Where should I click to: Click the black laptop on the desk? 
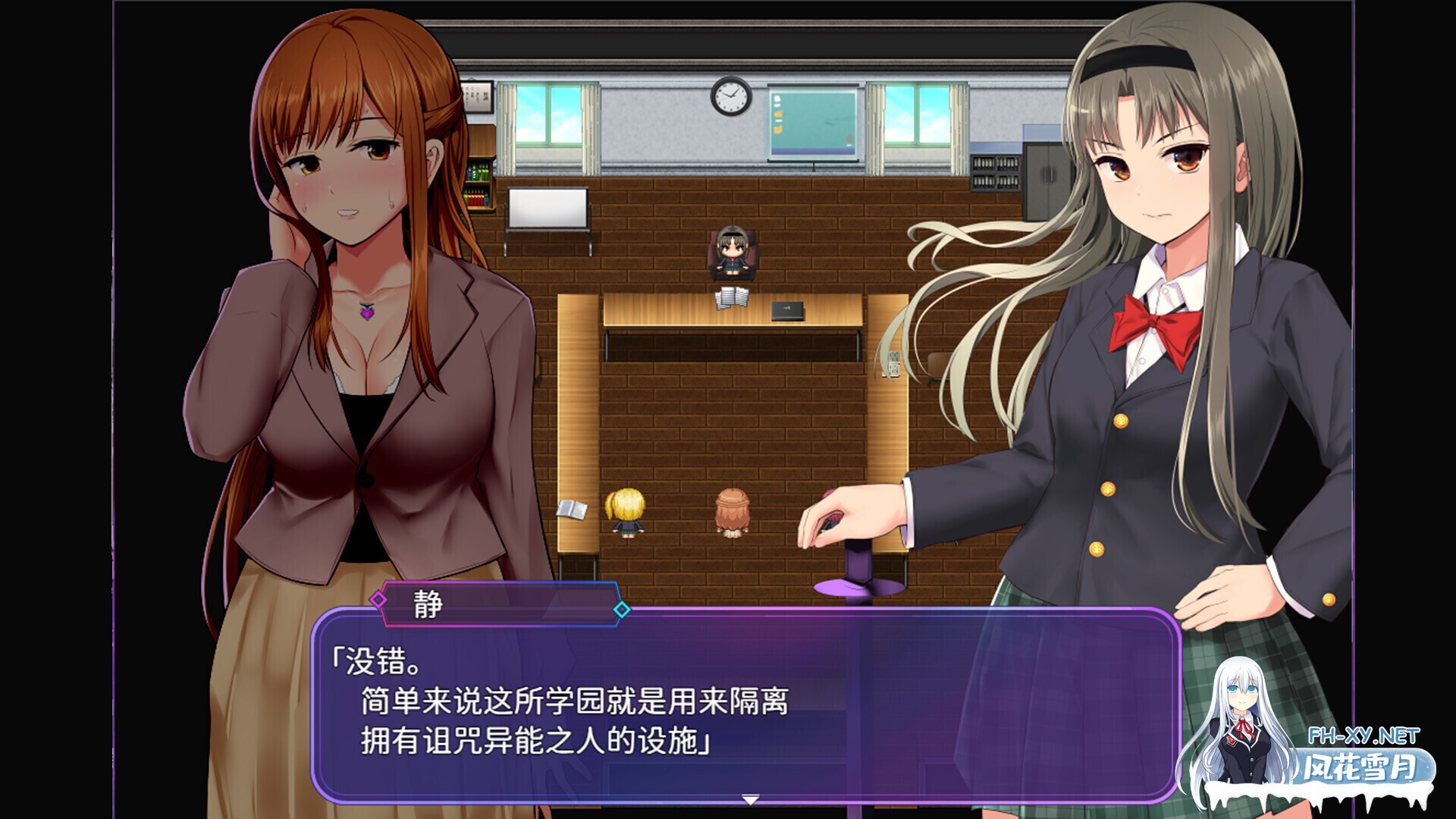point(786,311)
